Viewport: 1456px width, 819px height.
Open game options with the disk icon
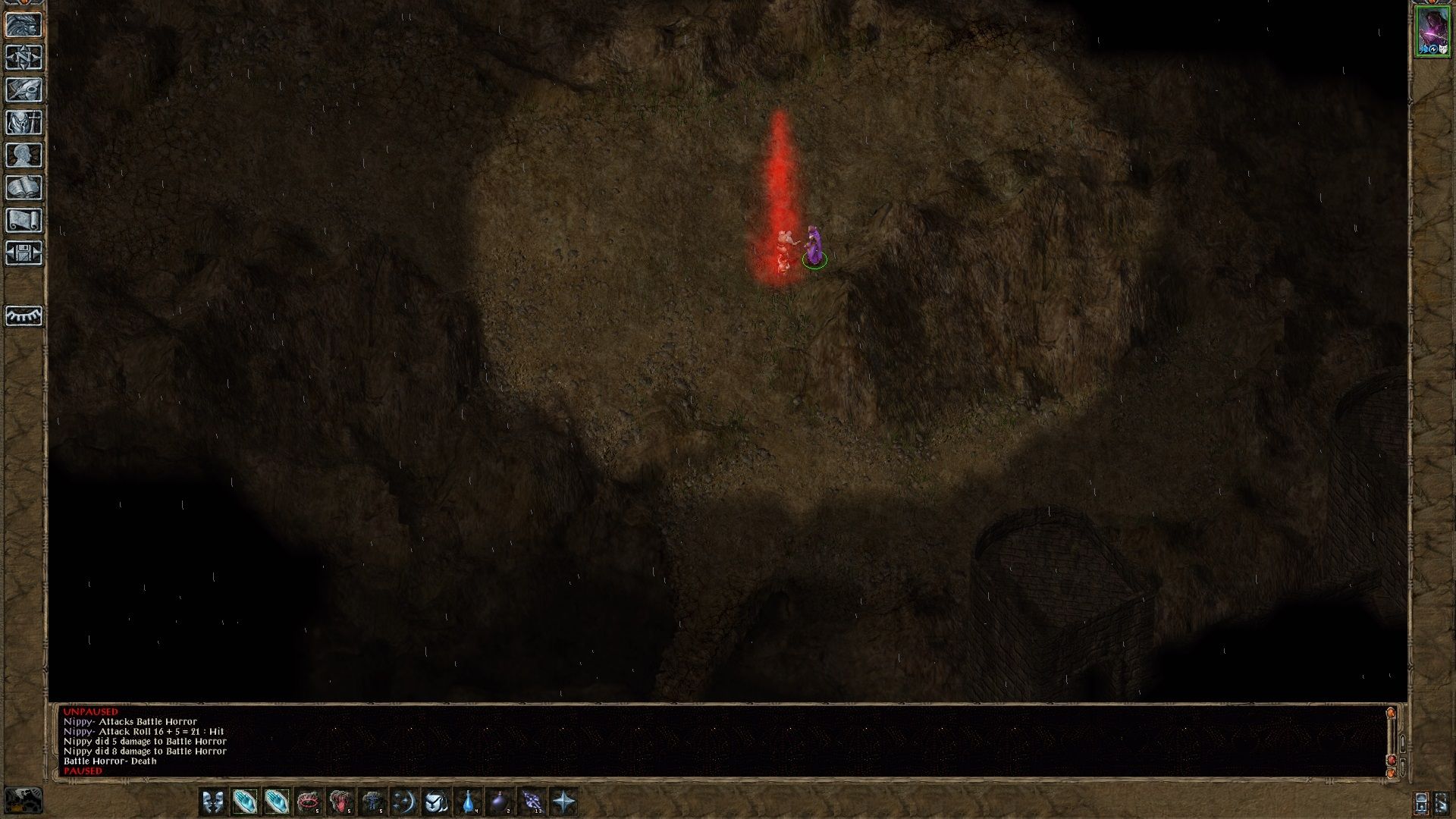24,254
